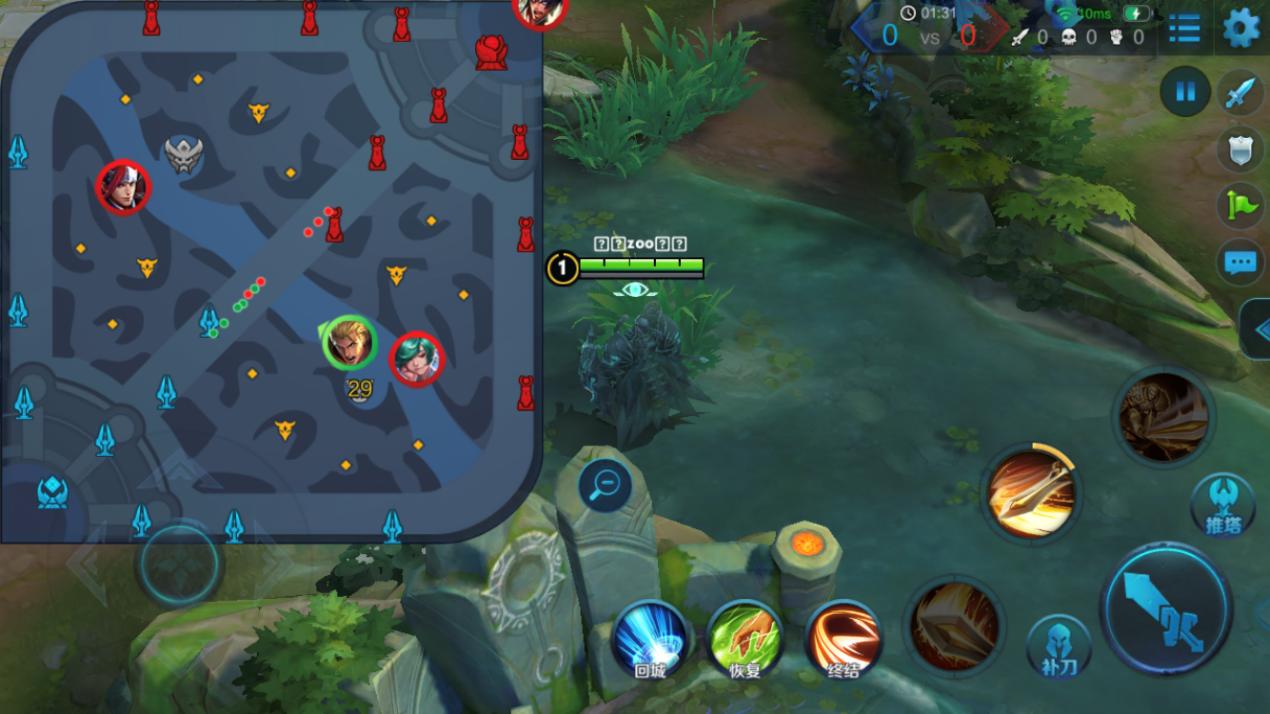
Task: Hit the main basic attack button
Action: pos(1165,608)
